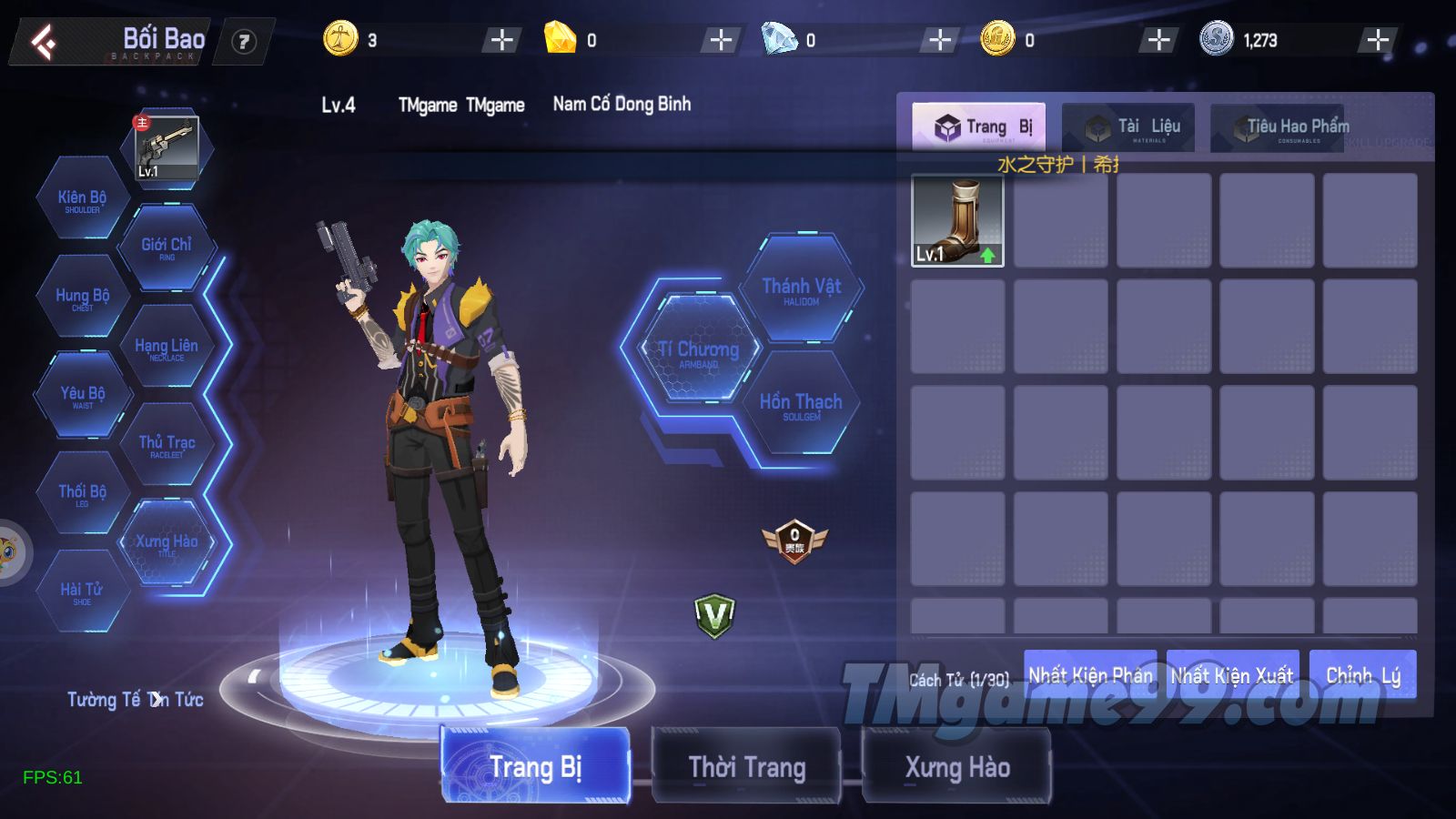Tap the Hài Tử shoe slot
Viewport: 1456px width, 819px height.
(82, 591)
